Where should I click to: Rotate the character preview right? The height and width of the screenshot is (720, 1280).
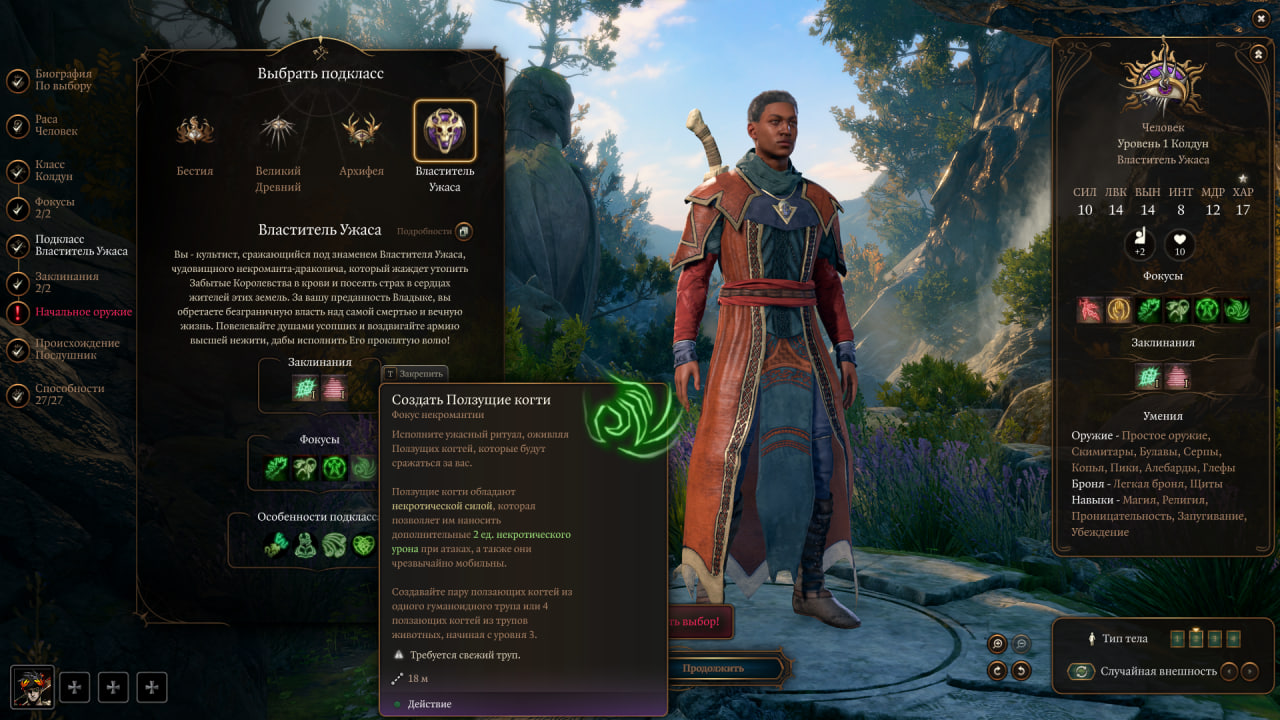(x=1021, y=671)
